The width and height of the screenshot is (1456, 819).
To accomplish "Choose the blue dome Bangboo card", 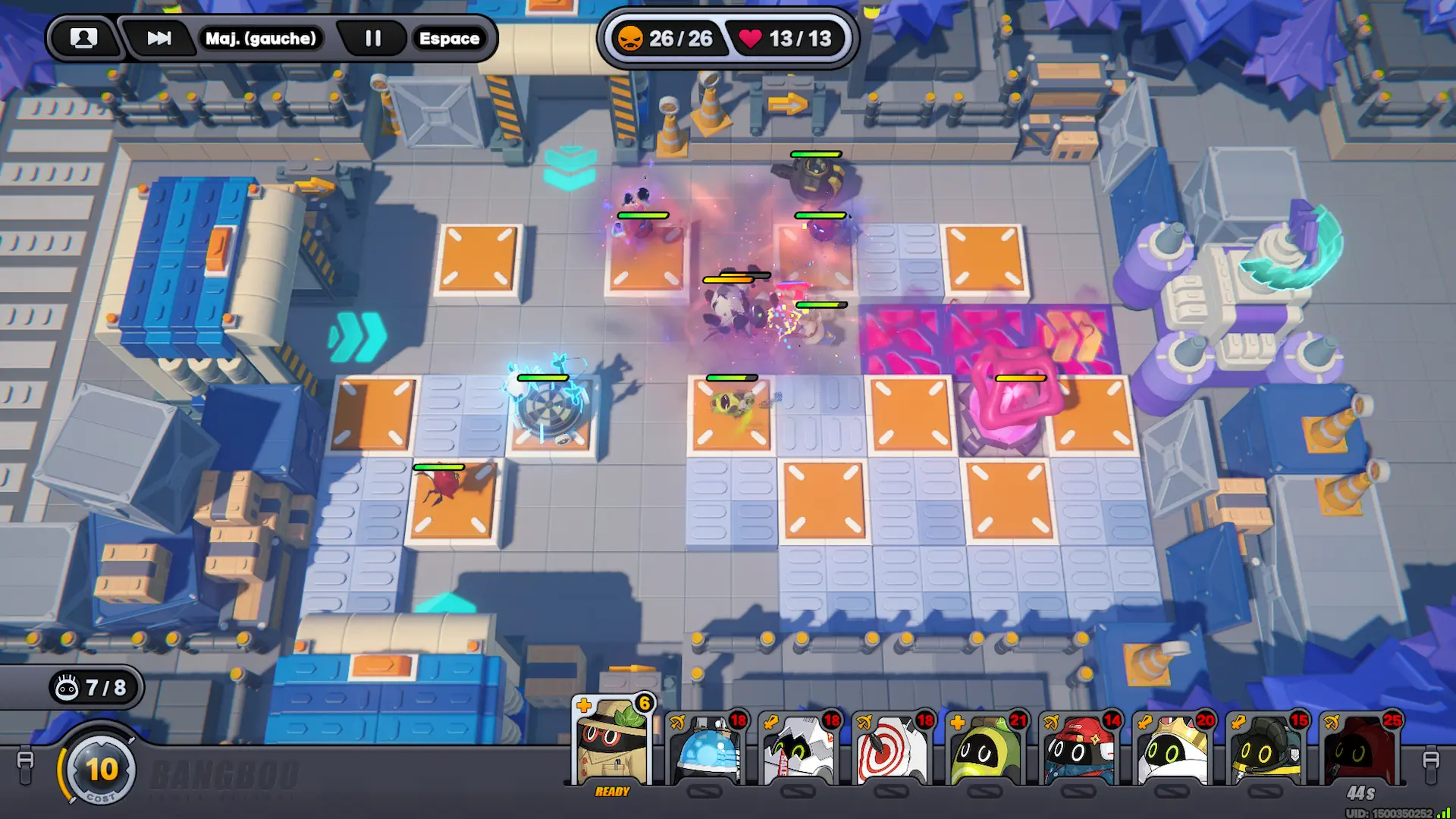I will click(x=707, y=751).
